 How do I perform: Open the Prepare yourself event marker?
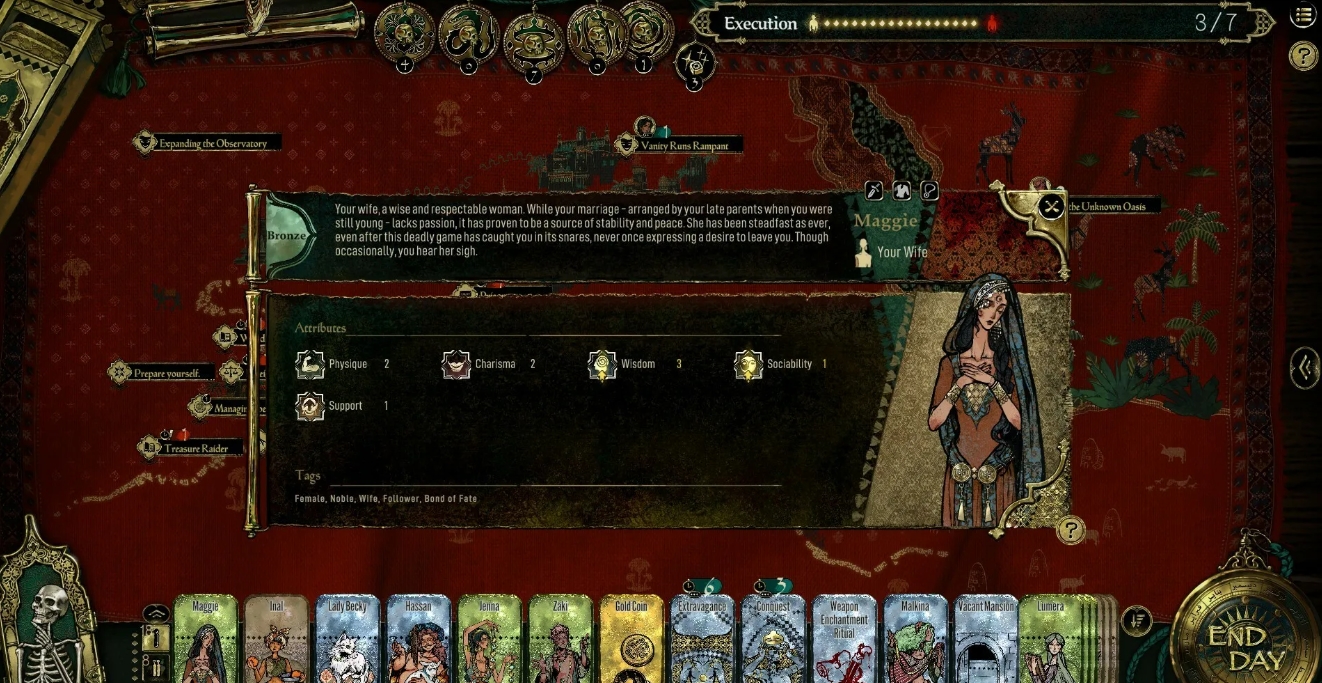160,373
